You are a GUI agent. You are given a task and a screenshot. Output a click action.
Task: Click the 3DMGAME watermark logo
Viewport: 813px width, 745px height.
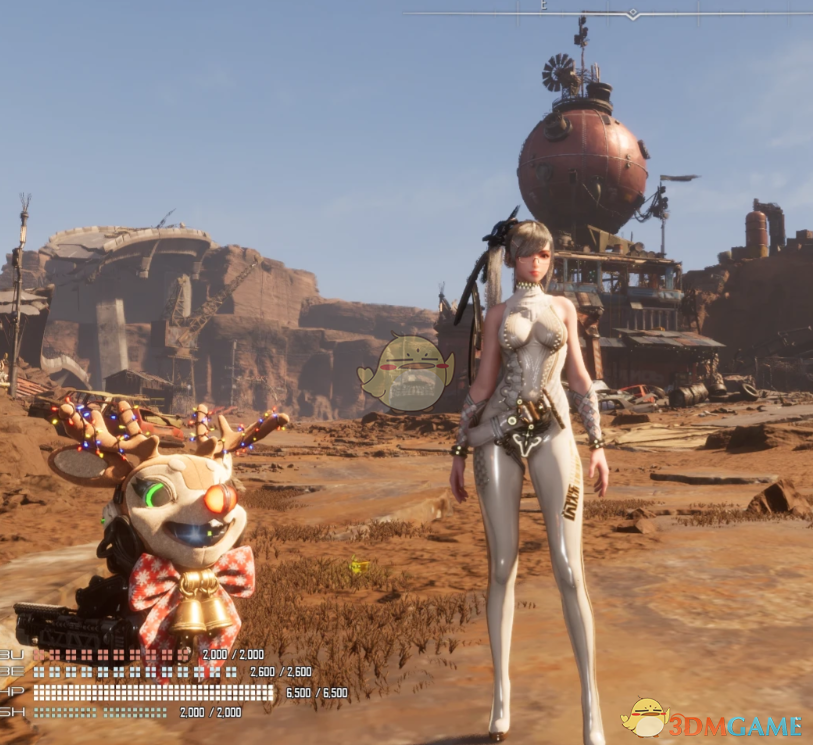tap(711, 720)
